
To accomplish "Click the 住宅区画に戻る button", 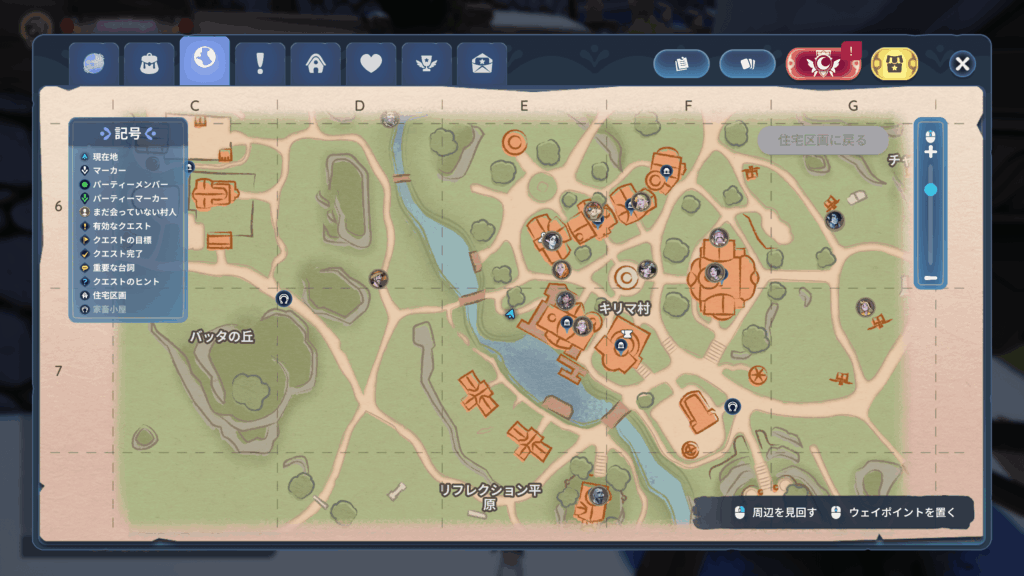I will pos(822,140).
